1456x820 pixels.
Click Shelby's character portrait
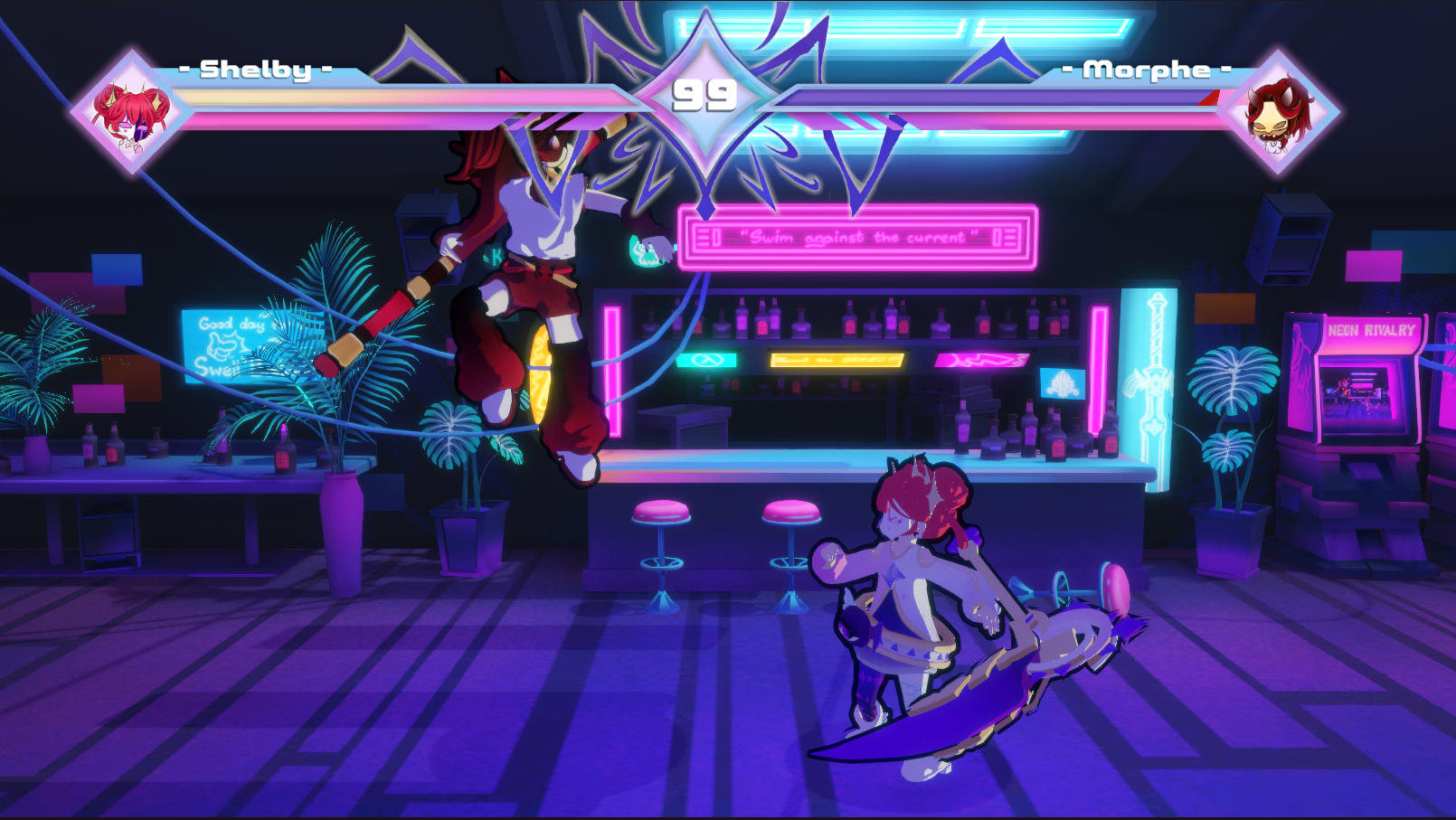point(131,113)
